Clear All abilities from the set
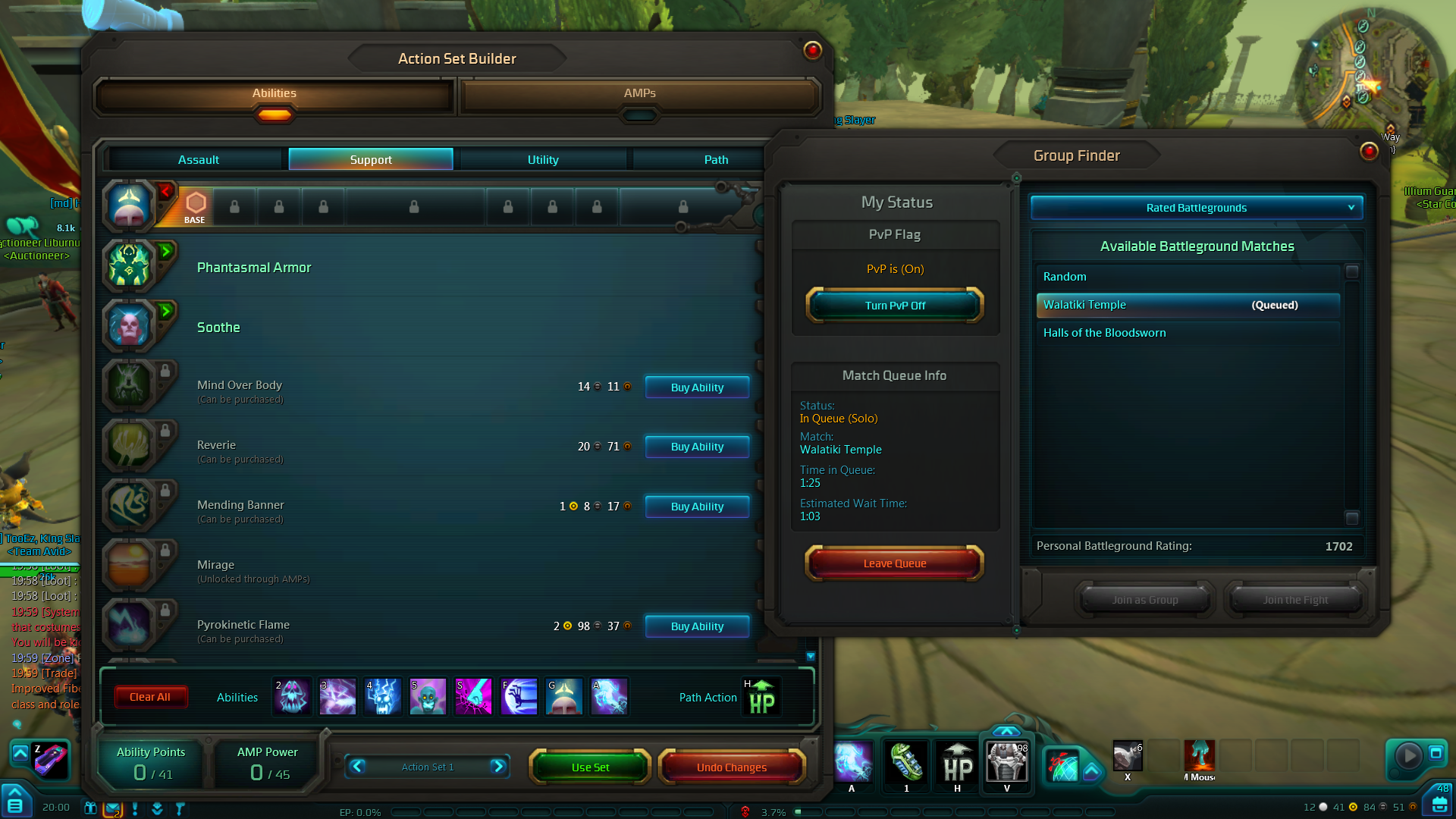The height and width of the screenshot is (819, 1456). tap(150, 697)
